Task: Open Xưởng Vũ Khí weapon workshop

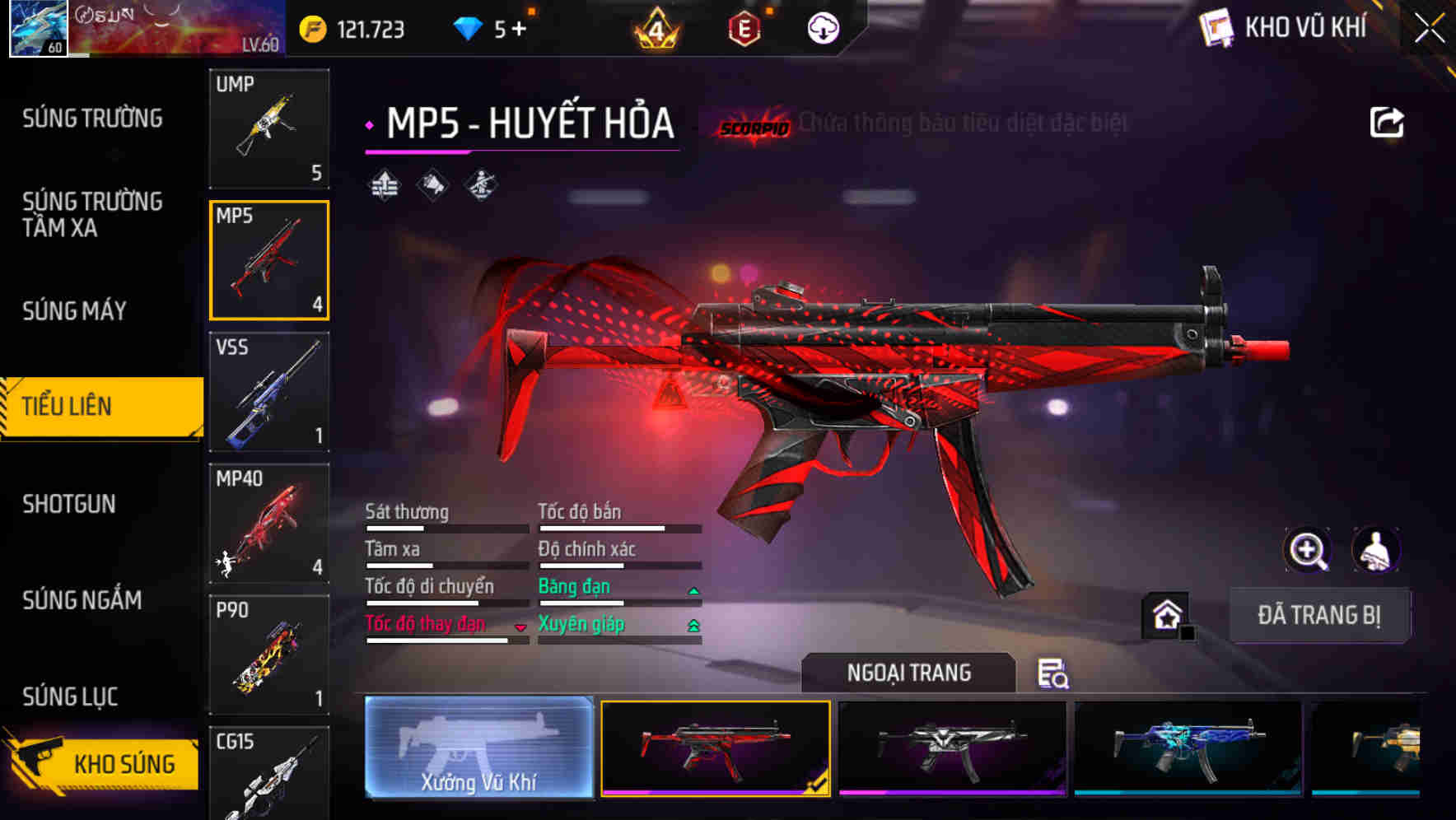Action: tap(478, 750)
